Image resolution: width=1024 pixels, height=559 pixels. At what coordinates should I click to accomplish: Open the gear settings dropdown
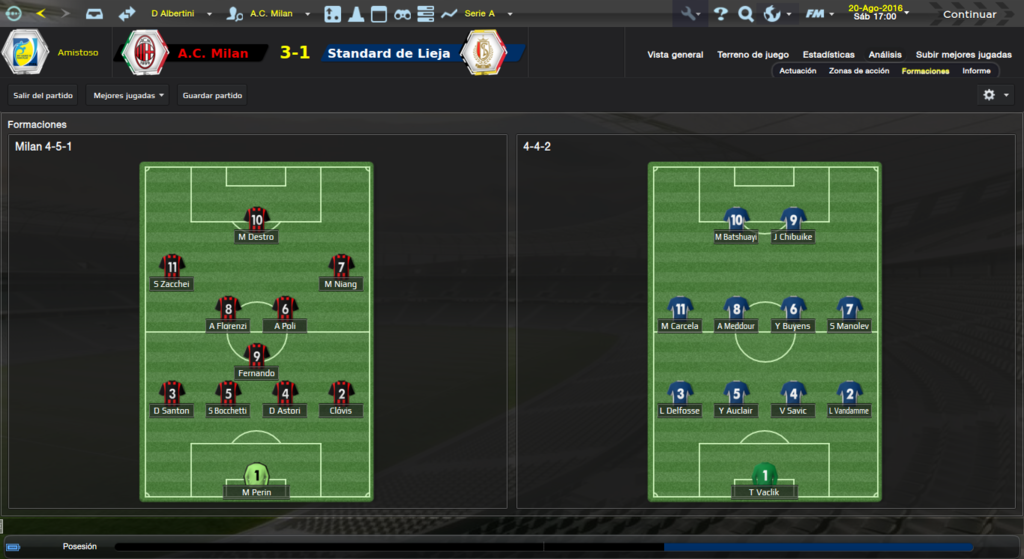[996, 94]
